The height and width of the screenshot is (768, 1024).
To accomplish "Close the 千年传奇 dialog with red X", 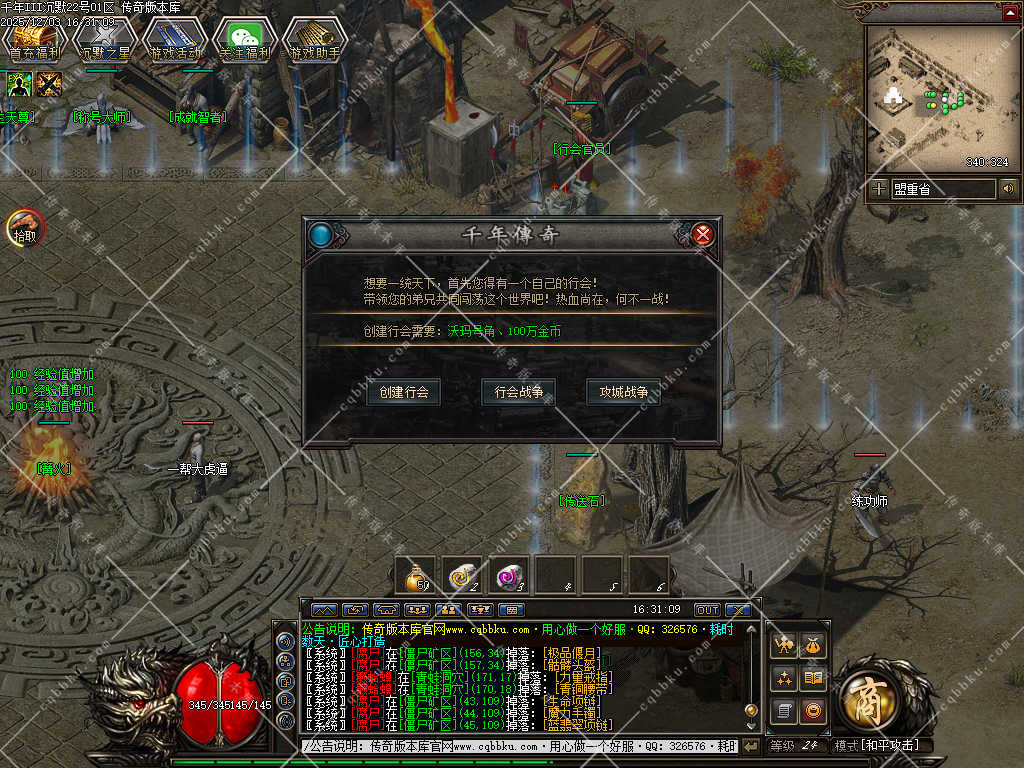I will (x=703, y=235).
